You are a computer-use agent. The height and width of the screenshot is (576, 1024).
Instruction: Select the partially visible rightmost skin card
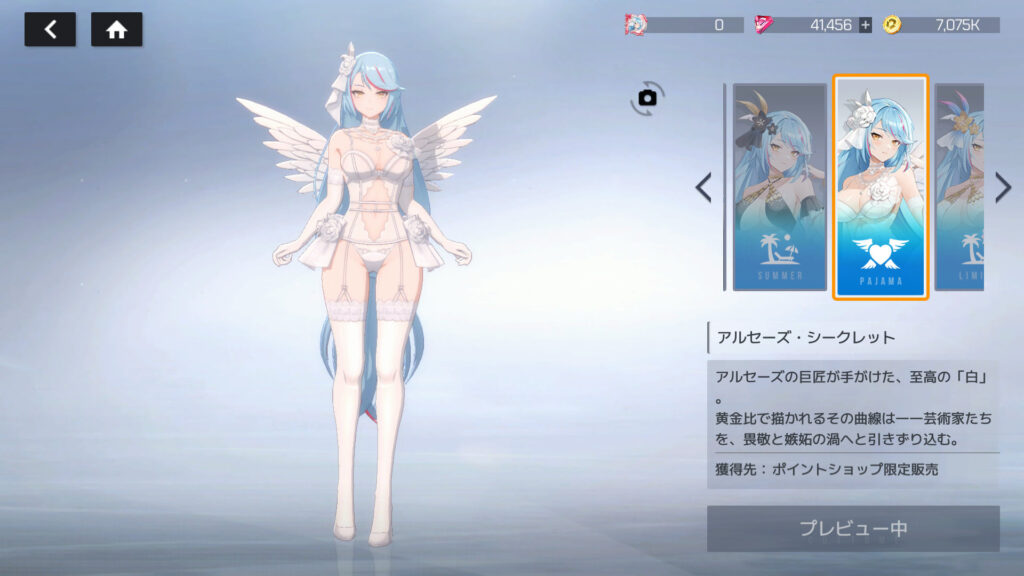[959, 187]
